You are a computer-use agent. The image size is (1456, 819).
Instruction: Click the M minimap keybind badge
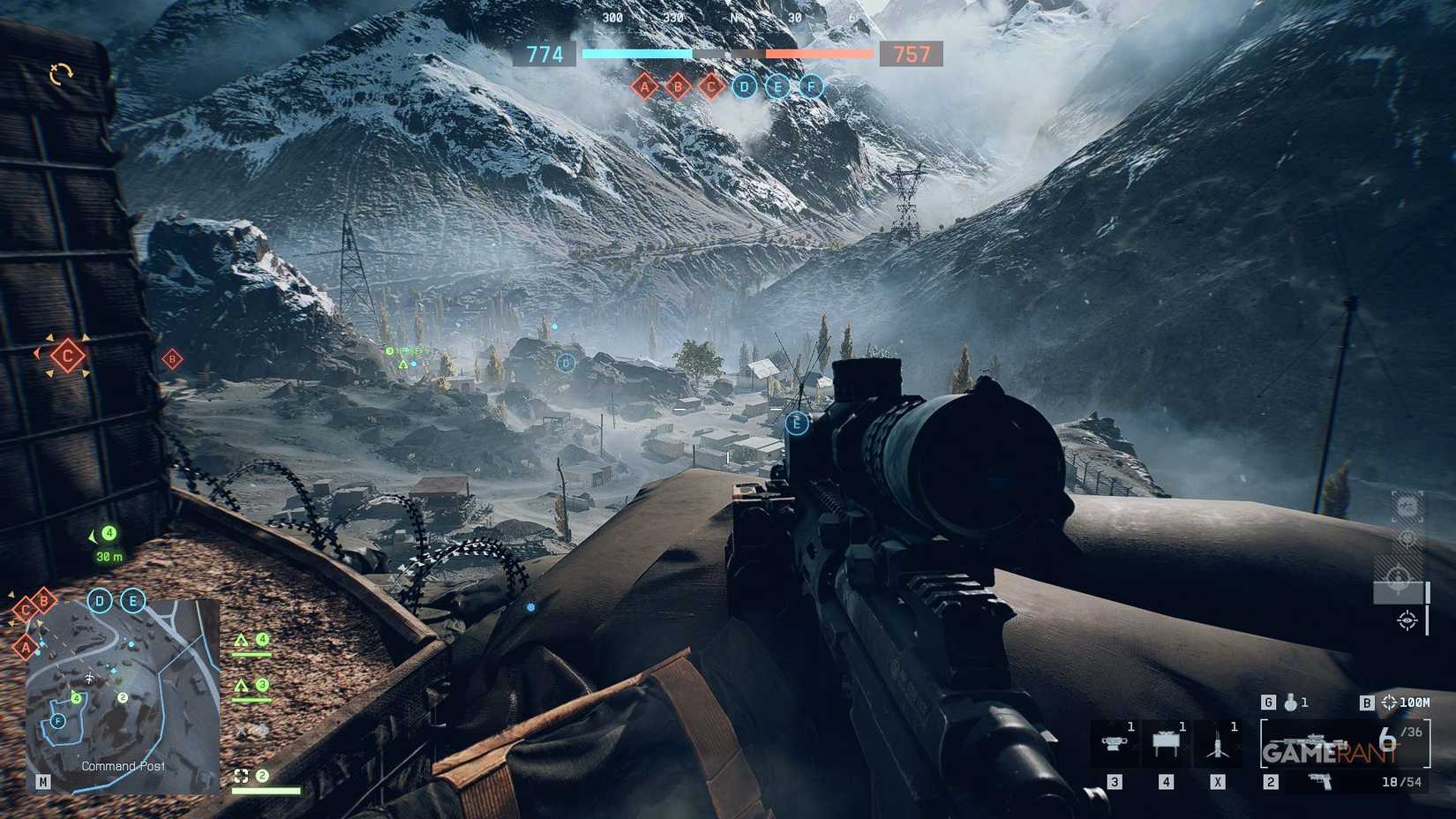pos(42,782)
